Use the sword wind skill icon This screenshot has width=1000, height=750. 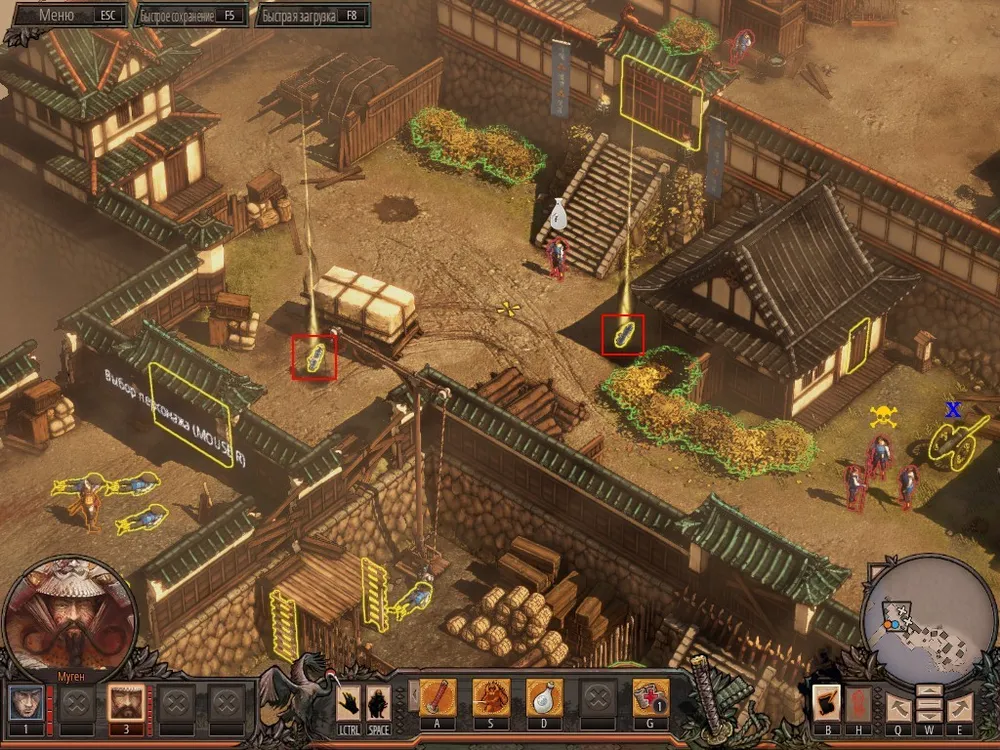(x=438, y=698)
